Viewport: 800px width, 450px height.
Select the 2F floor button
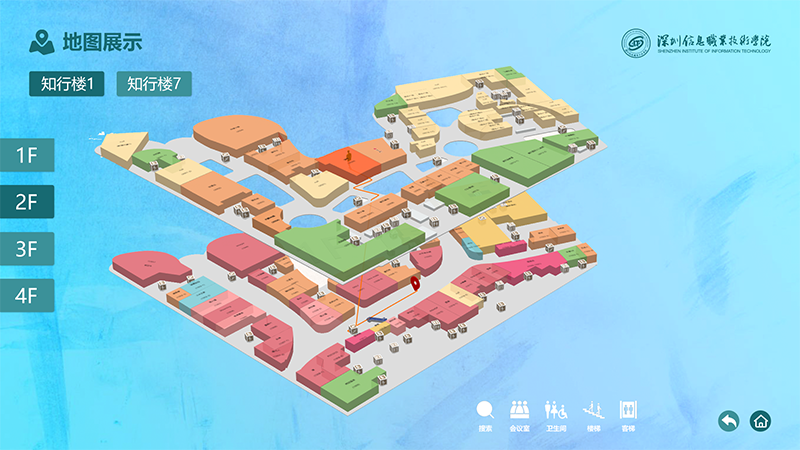[26, 201]
